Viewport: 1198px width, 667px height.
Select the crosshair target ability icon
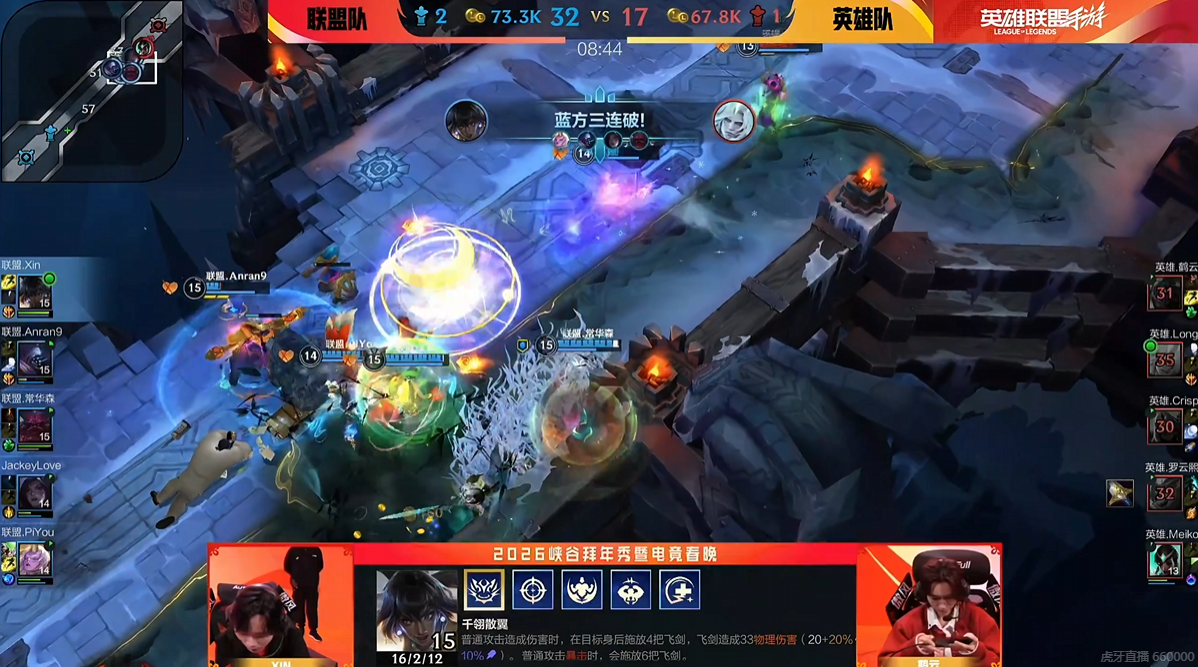click(x=533, y=590)
